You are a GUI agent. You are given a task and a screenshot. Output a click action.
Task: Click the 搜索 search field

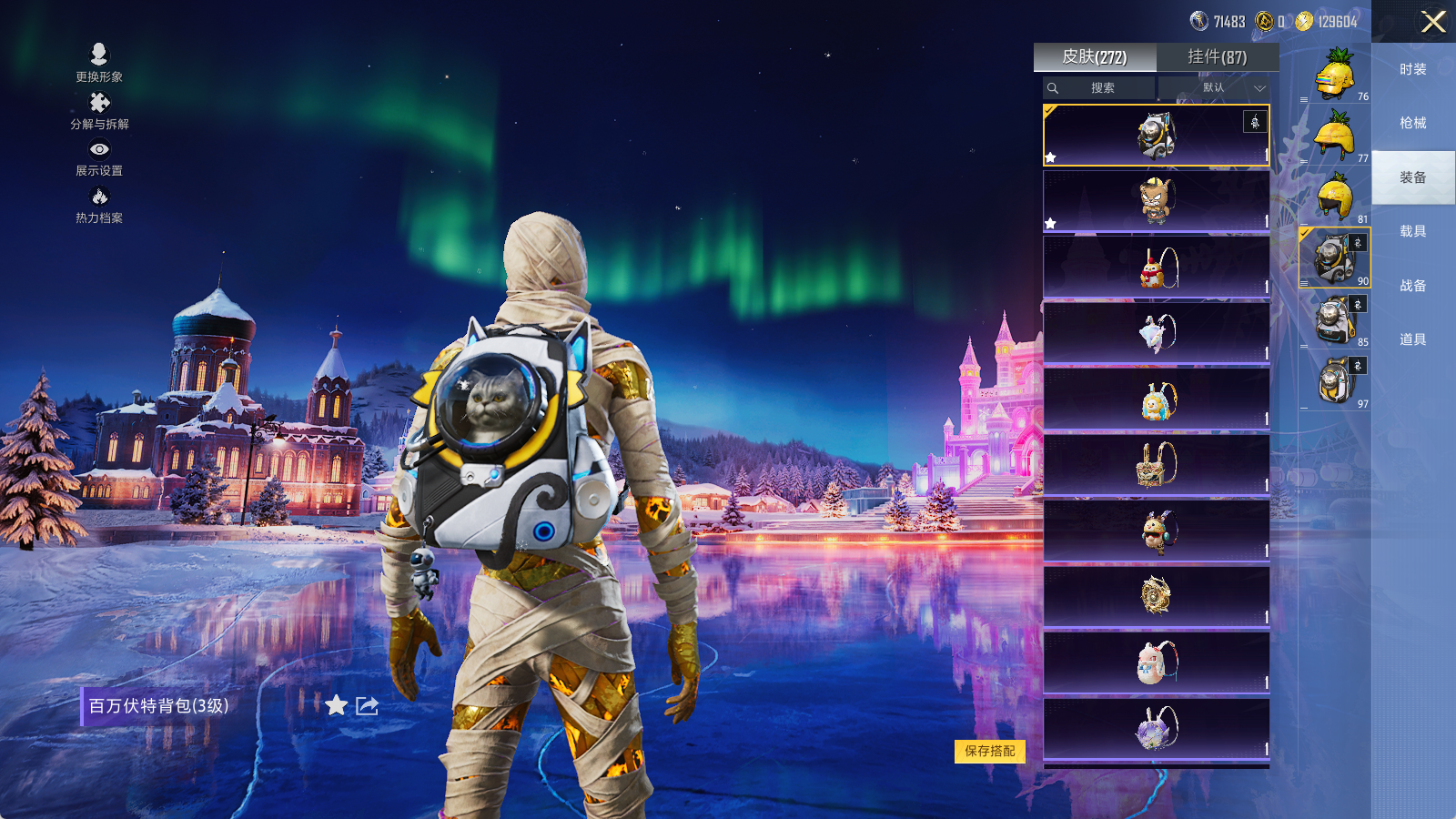(x=1100, y=88)
